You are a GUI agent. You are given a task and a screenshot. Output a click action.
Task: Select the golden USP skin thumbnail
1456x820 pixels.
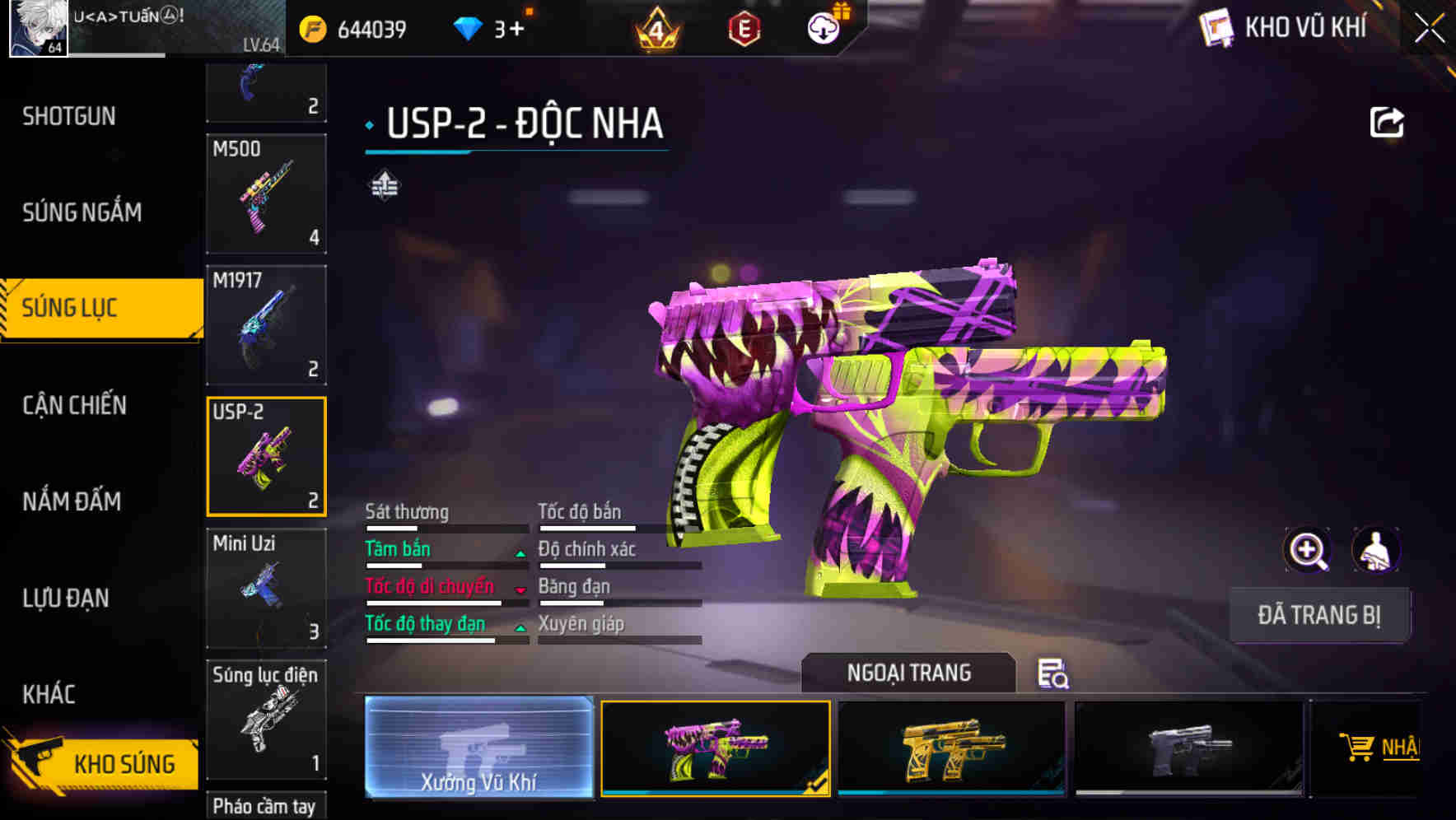(951, 748)
